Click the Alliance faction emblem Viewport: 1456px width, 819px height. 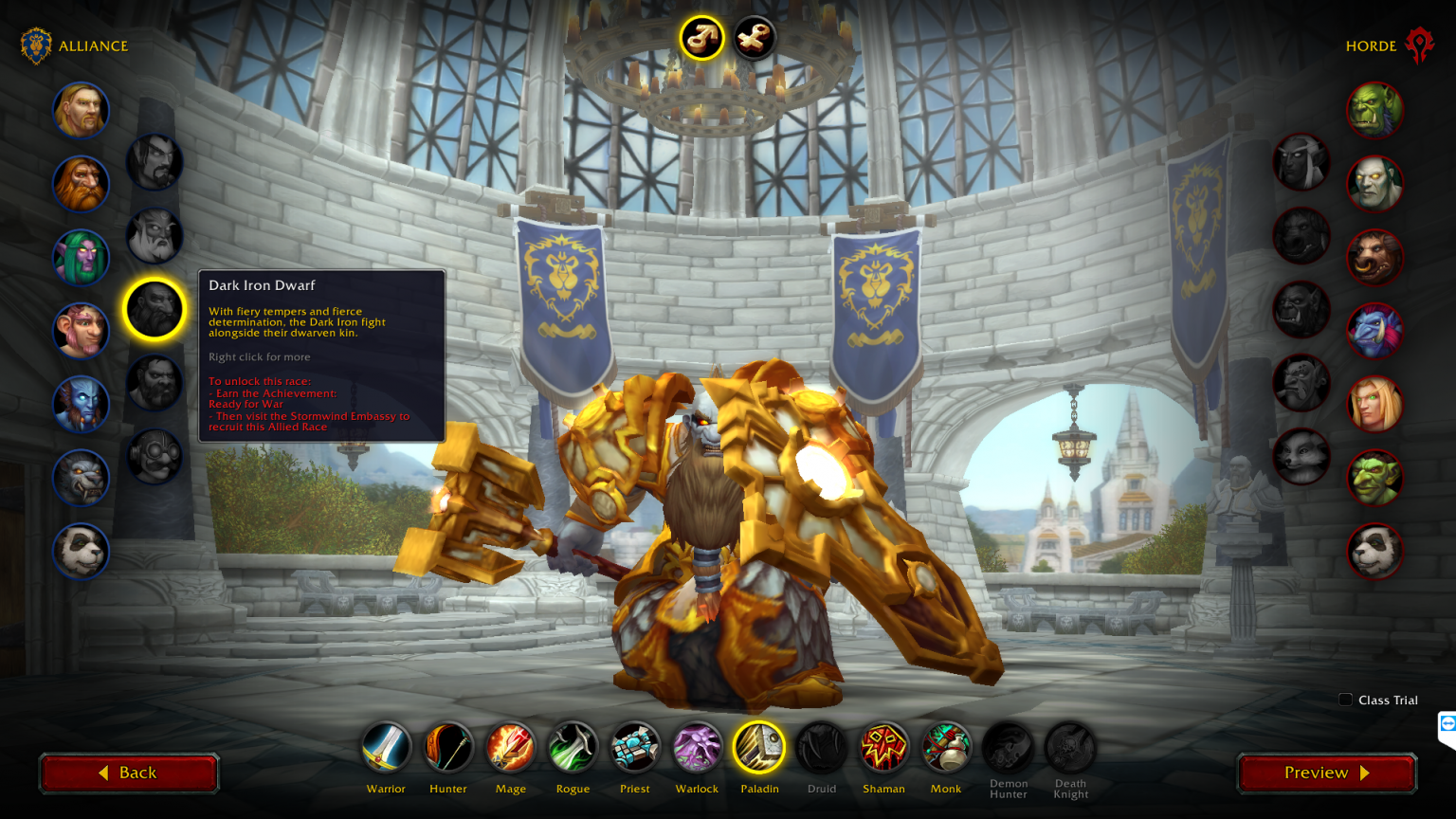coord(36,44)
